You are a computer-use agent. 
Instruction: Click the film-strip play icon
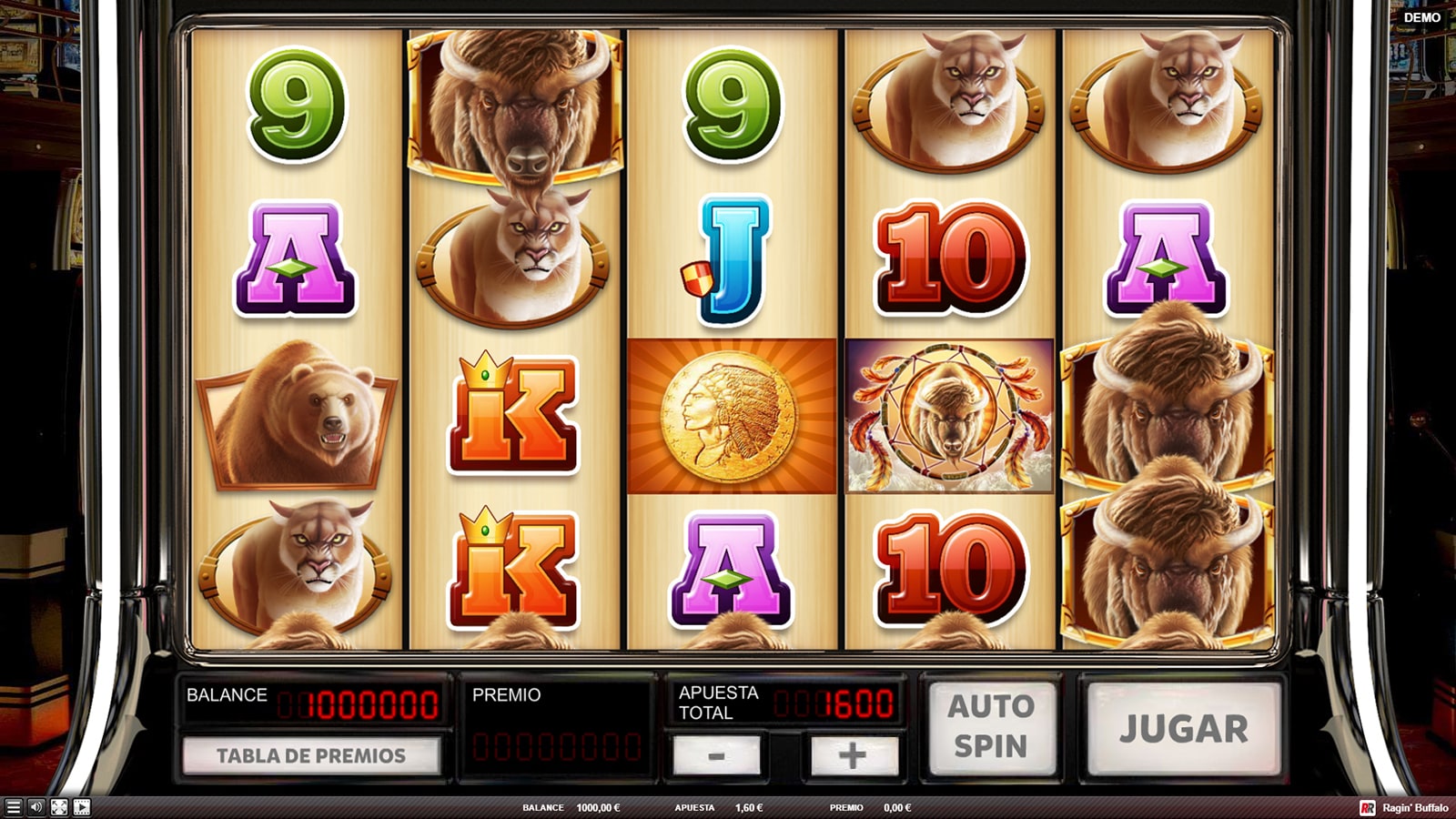[81, 807]
